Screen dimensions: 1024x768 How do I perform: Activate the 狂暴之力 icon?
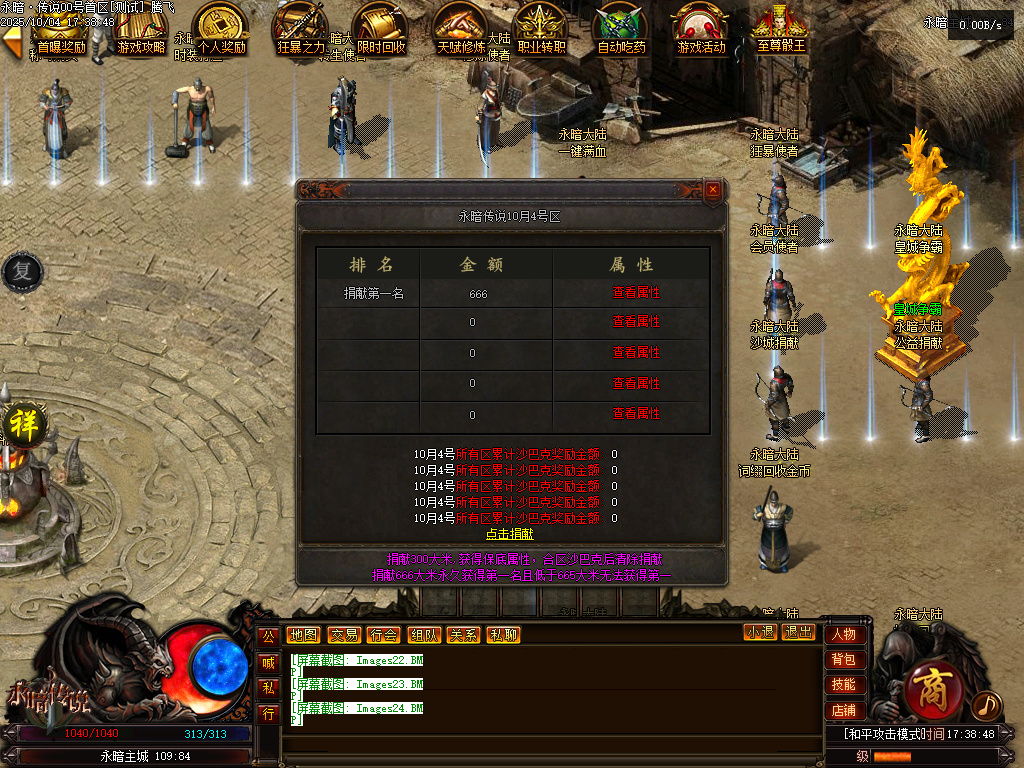click(300, 30)
